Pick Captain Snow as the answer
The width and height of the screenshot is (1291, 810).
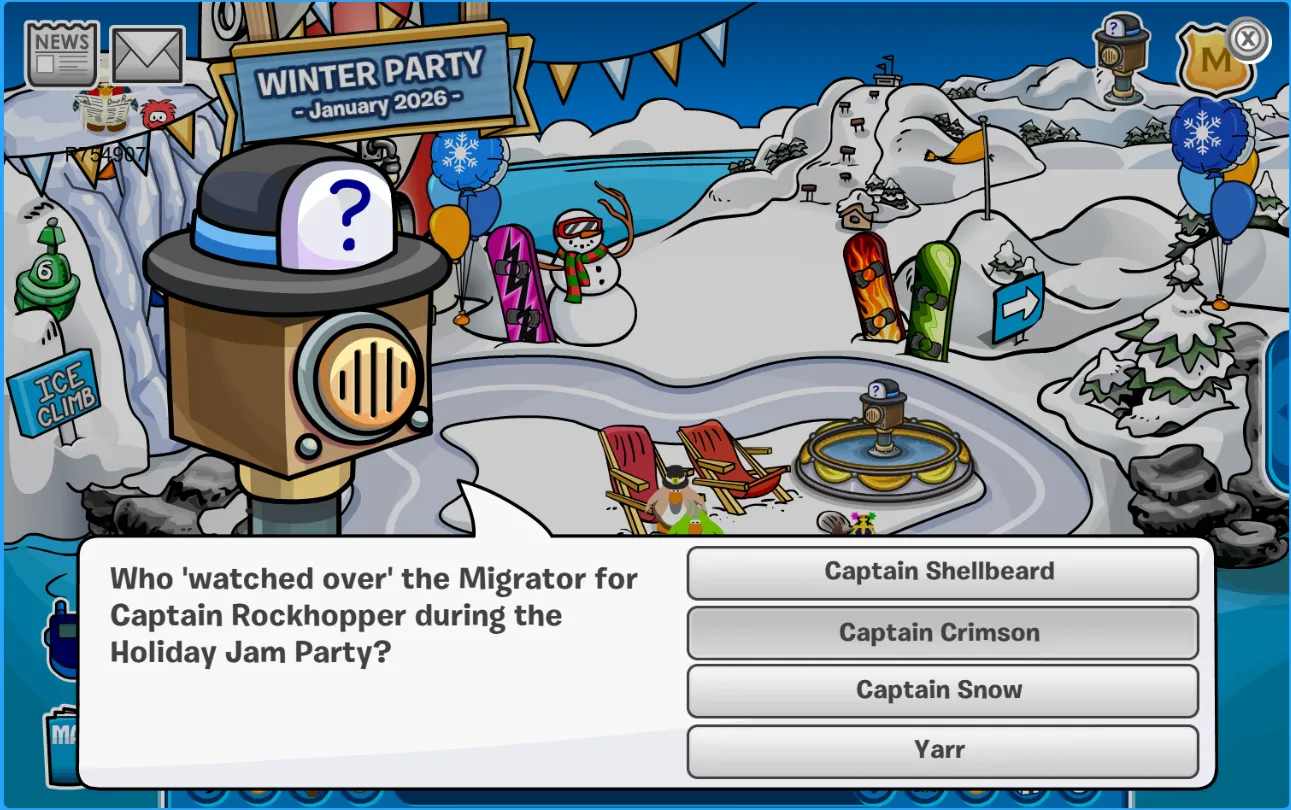coord(941,691)
